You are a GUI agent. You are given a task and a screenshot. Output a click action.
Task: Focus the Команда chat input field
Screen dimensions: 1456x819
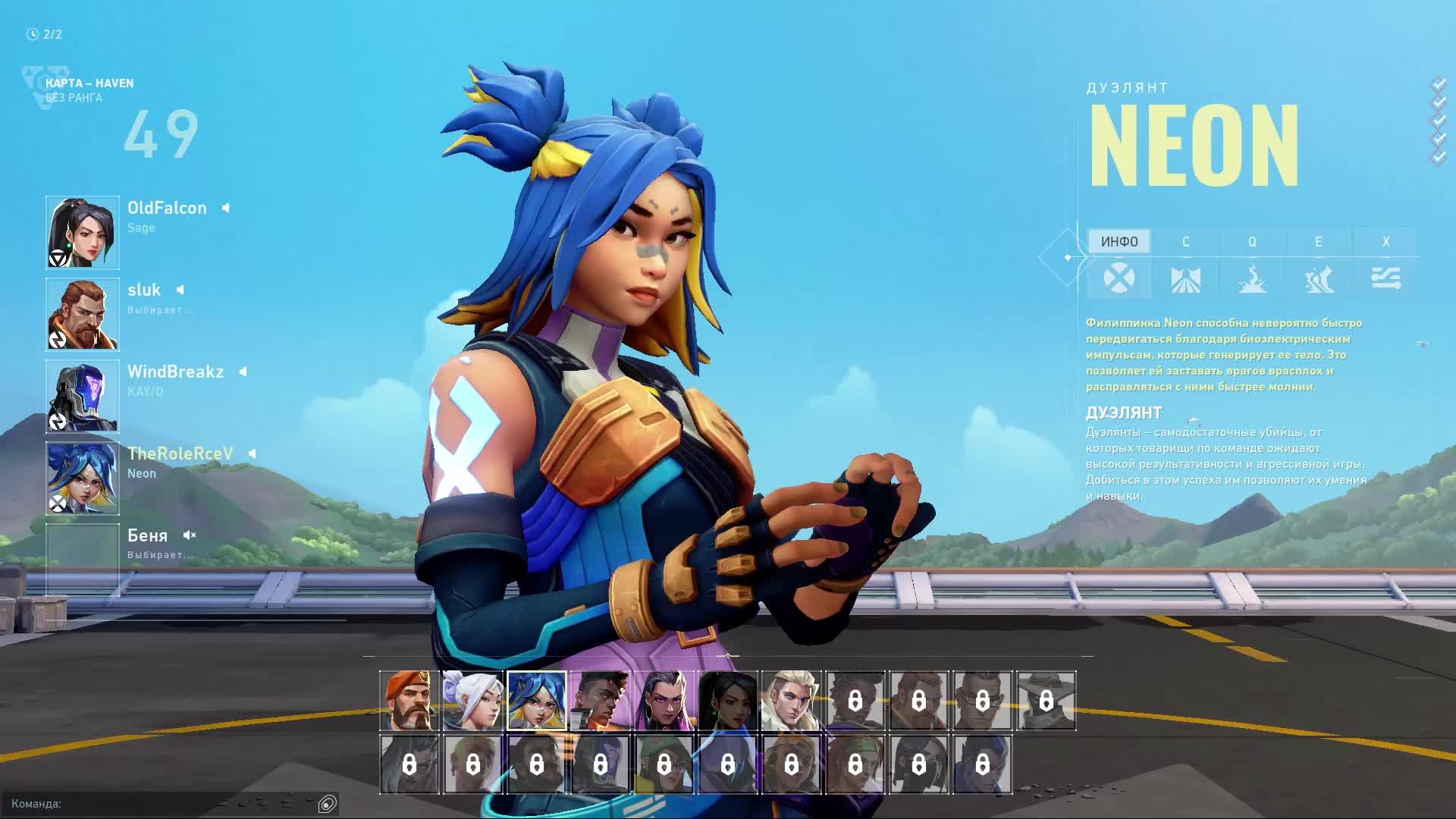pyautogui.click(x=159, y=804)
